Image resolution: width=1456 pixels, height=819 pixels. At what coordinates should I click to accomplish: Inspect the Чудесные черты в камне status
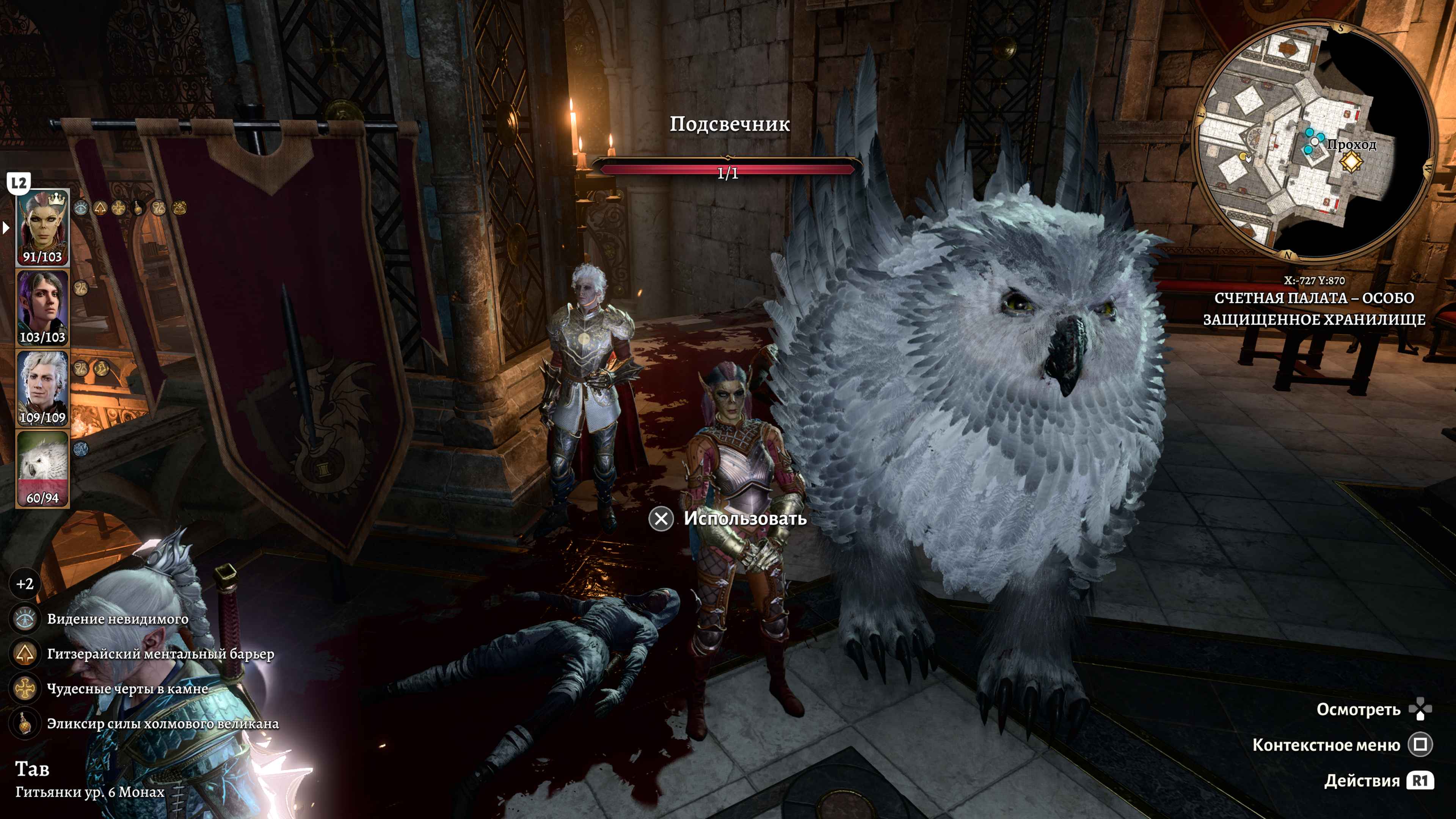pyautogui.click(x=25, y=689)
